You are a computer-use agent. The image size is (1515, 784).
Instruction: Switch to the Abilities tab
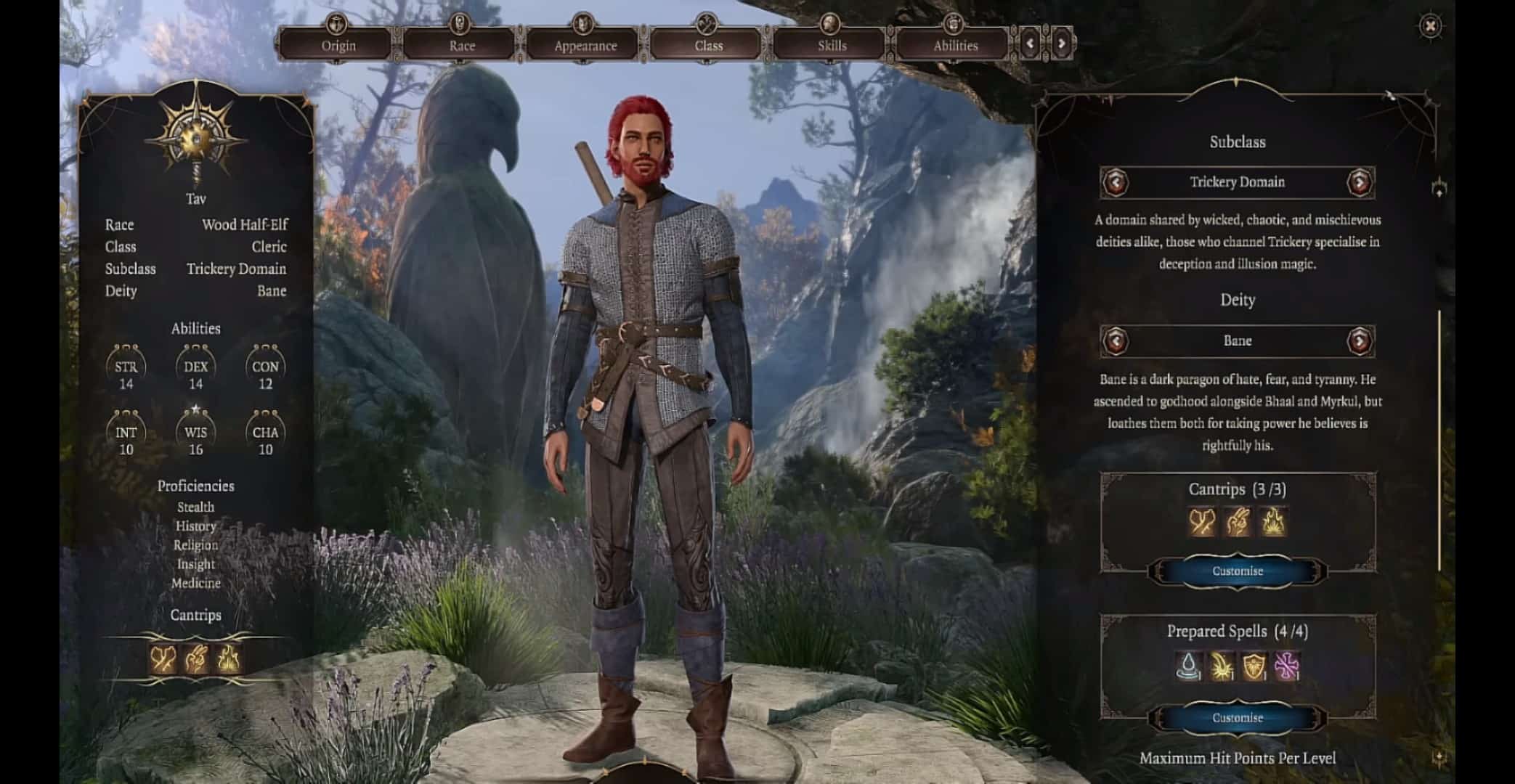point(955,45)
